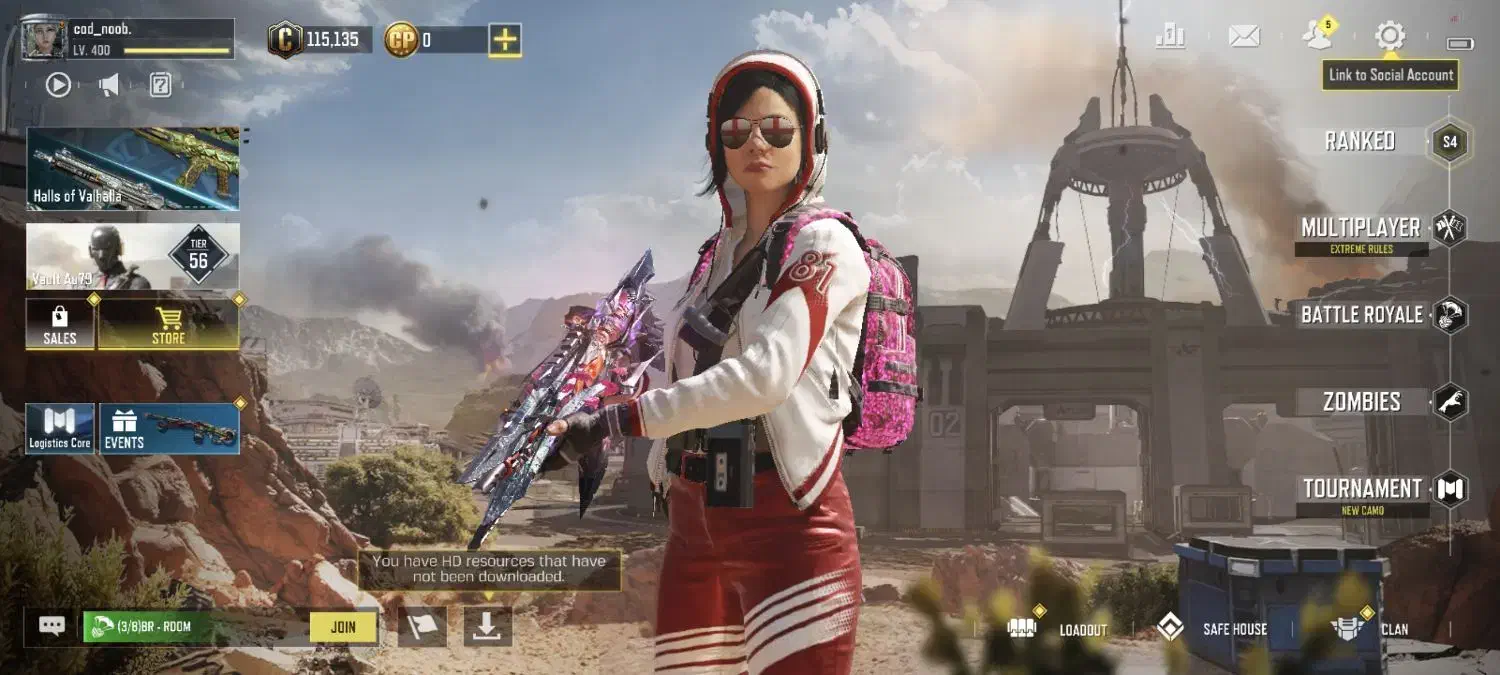This screenshot has width=1500, height=675.
Task: Open the chat bubble icon
Action: tap(52, 626)
